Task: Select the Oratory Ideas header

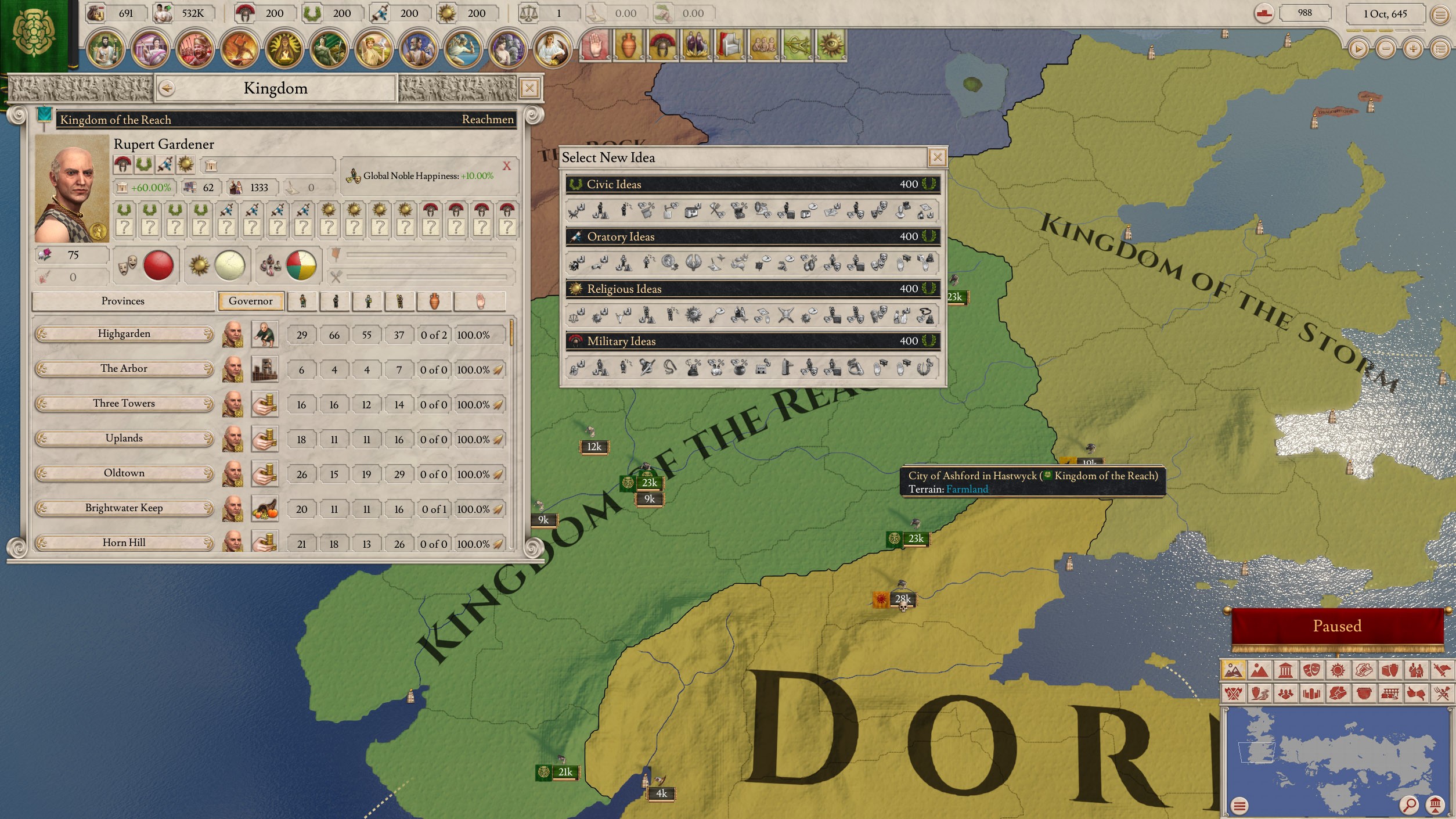Action: pyautogui.click(x=752, y=236)
